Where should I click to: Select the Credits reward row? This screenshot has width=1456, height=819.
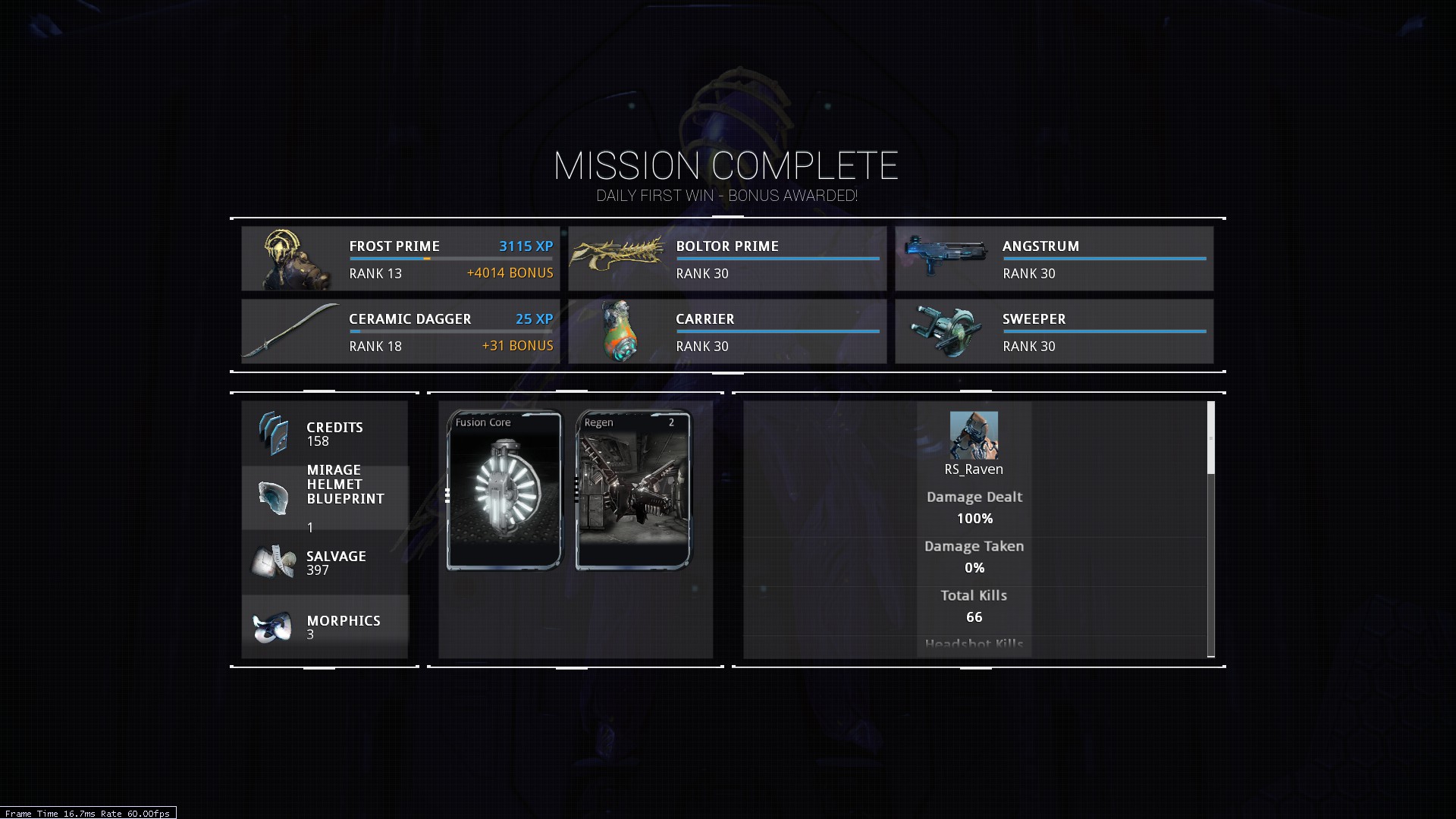325,434
